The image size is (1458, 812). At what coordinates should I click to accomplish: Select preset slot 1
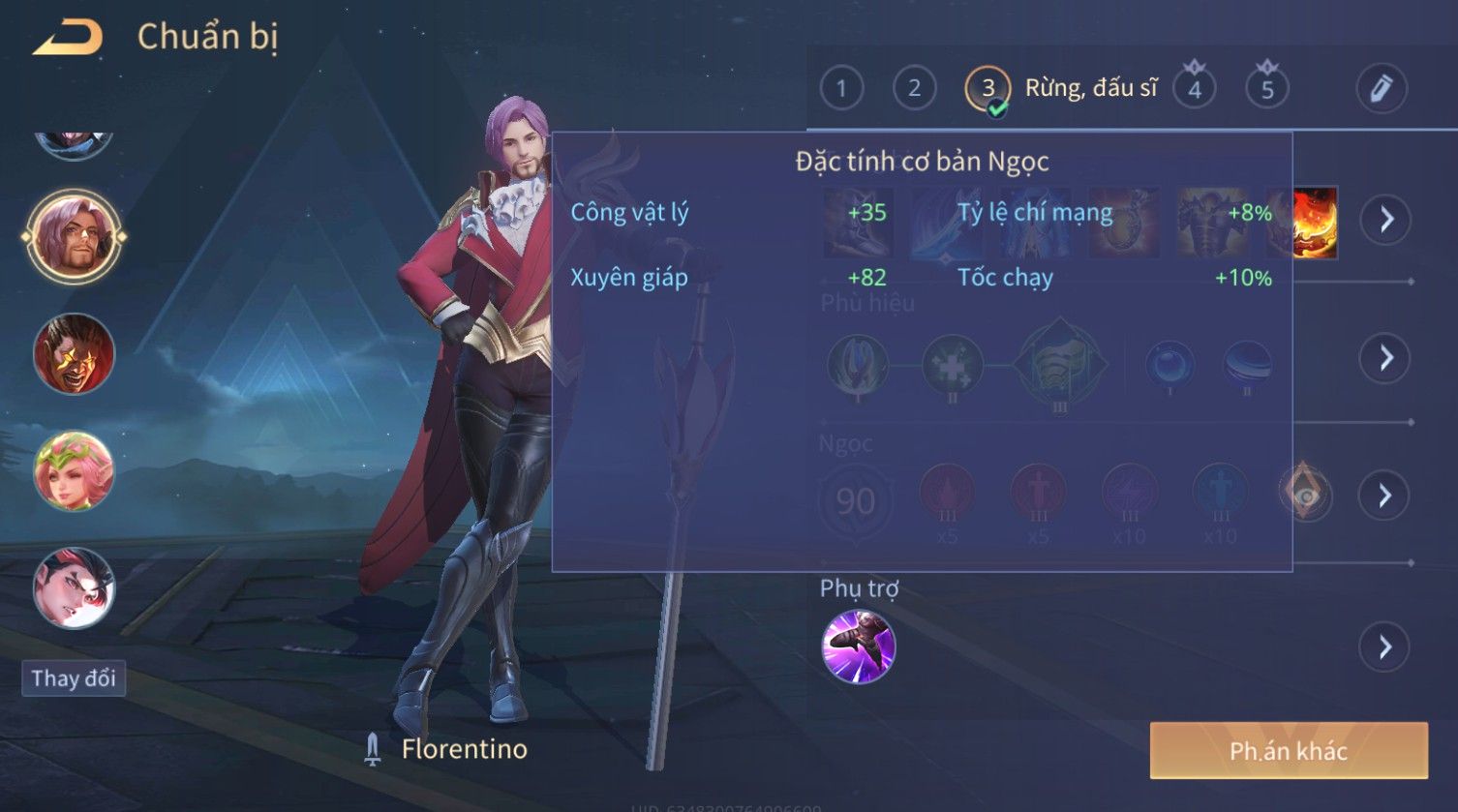[841, 89]
